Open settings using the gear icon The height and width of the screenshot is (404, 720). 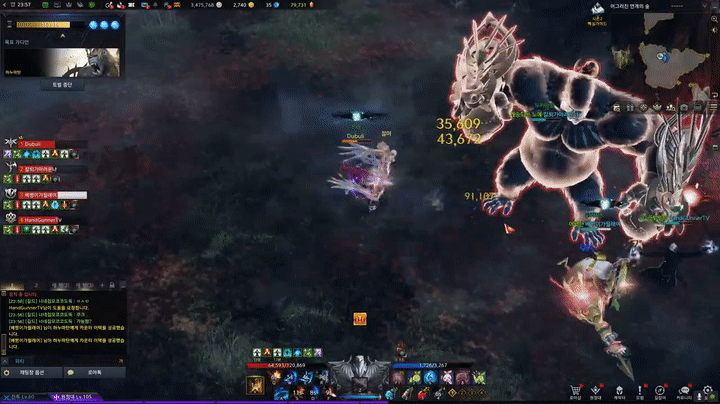point(706,389)
